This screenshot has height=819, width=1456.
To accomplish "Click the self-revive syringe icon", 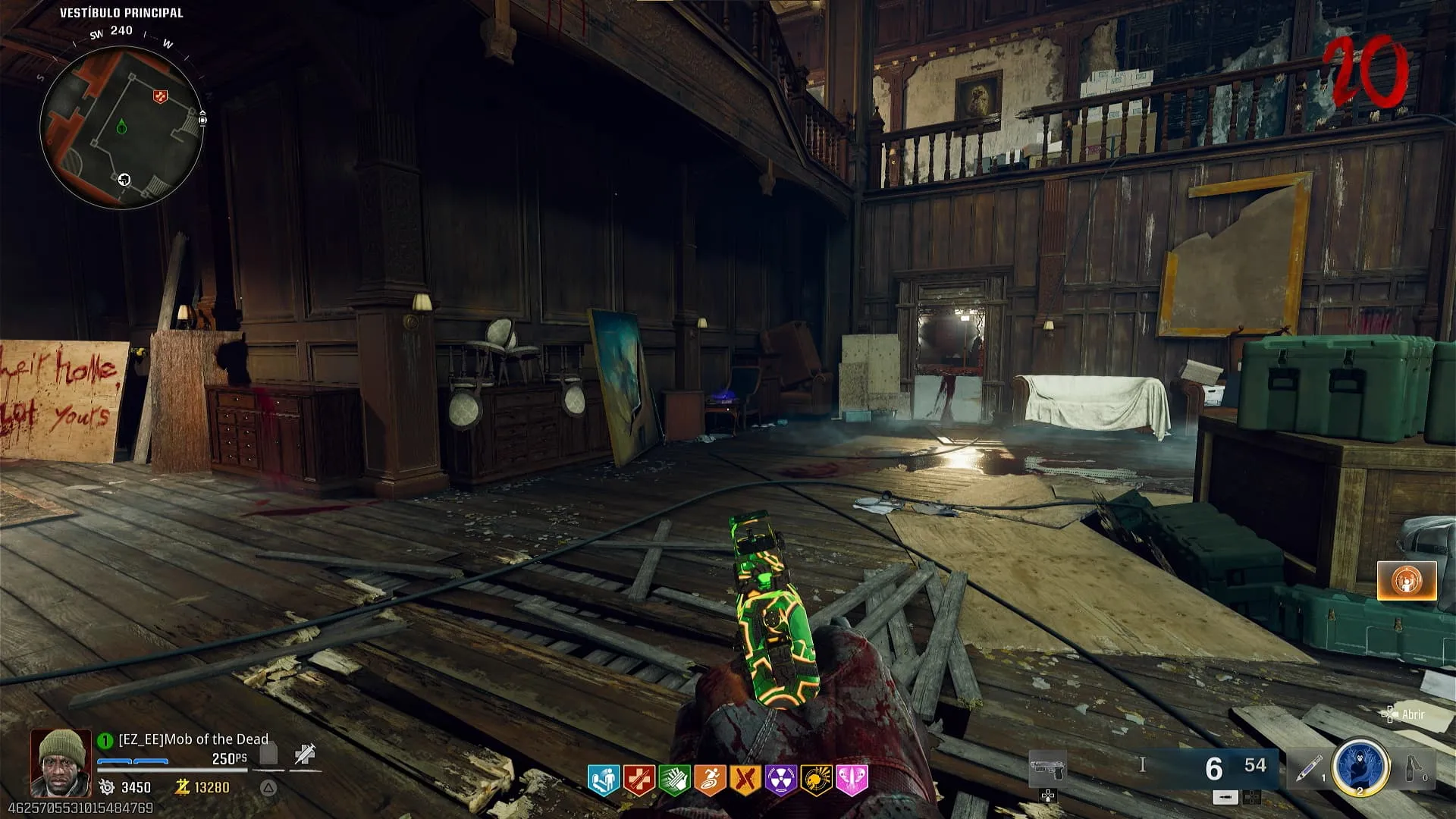I will tap(305, 754).
